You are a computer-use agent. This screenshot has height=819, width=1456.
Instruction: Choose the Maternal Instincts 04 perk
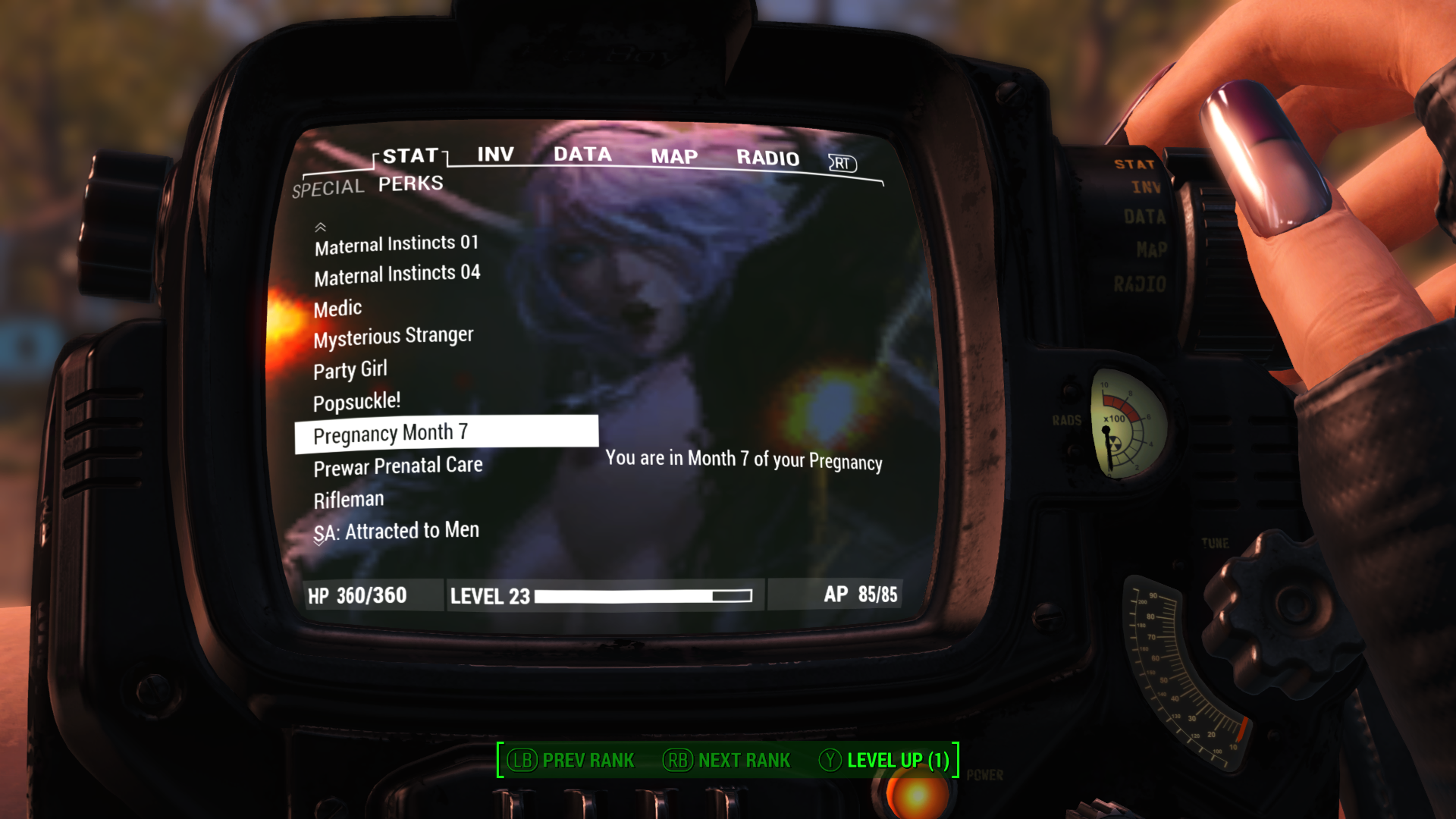point(397,275)
